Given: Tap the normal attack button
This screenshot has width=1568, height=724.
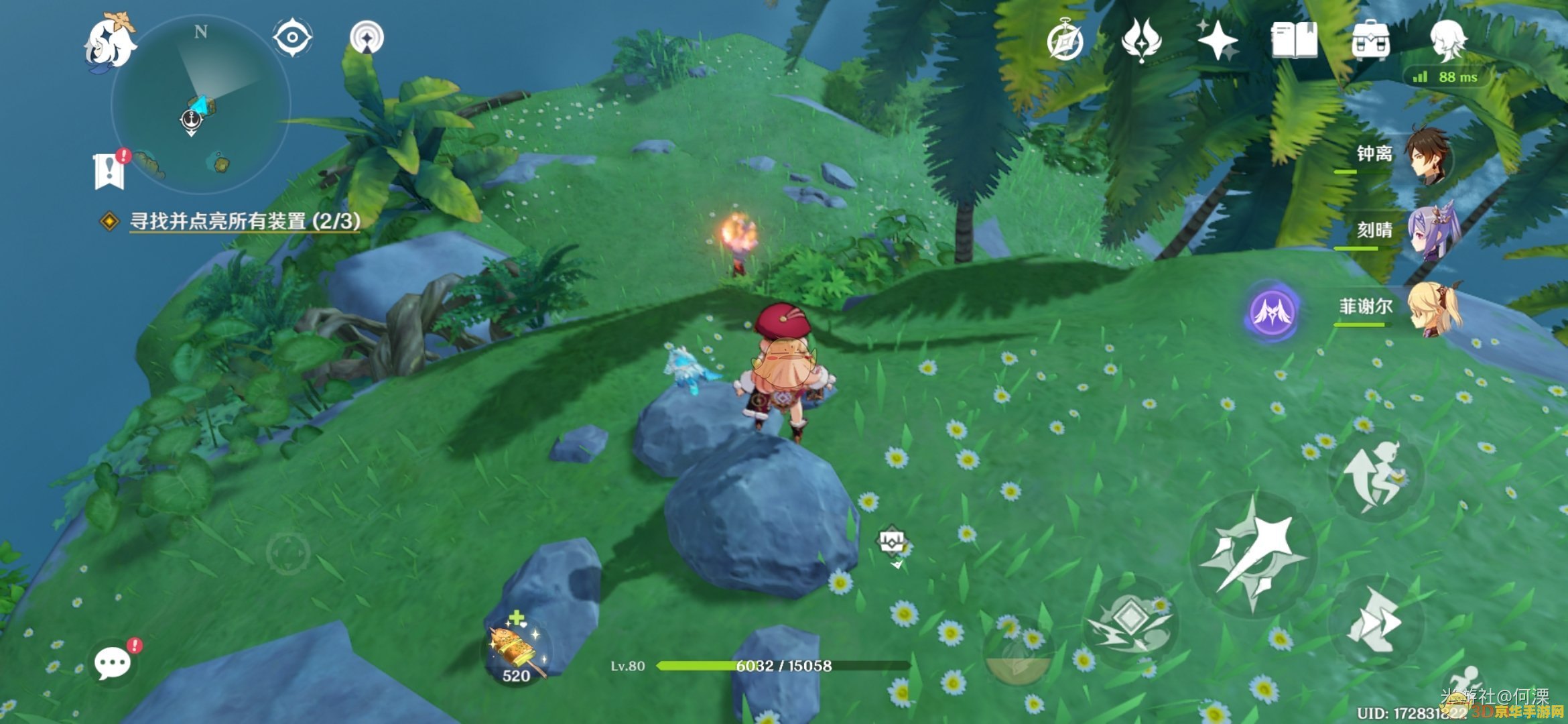Looking at the screenshot, I should [1252, 555].
